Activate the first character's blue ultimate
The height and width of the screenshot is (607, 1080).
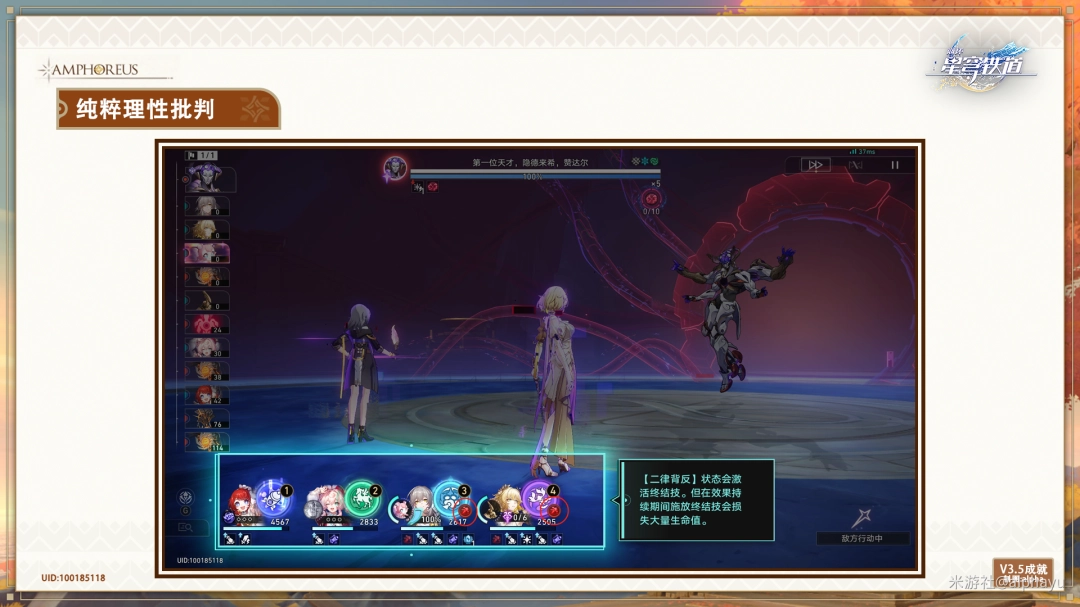tap(272, 498)
